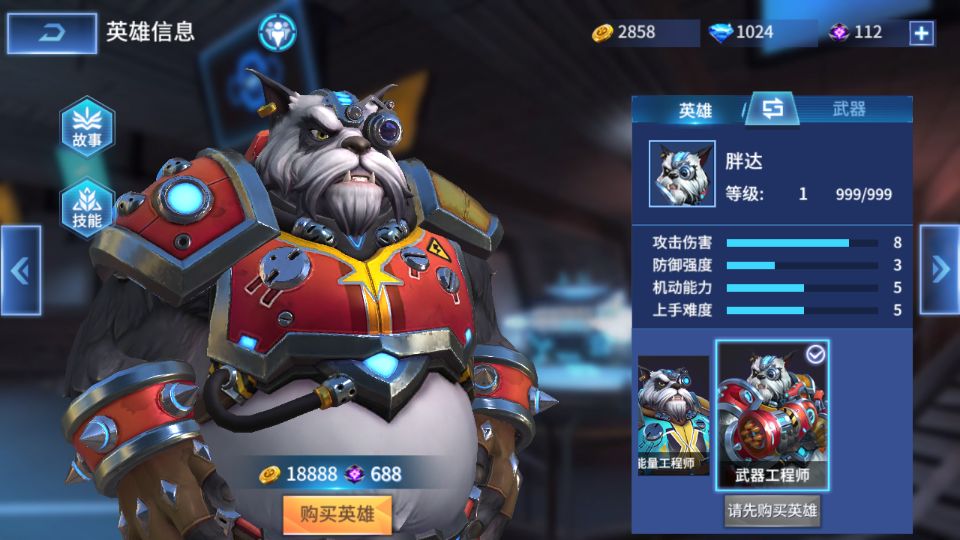
Task: Click the 购买英雄 buy hero button
Action: (336, 515)
